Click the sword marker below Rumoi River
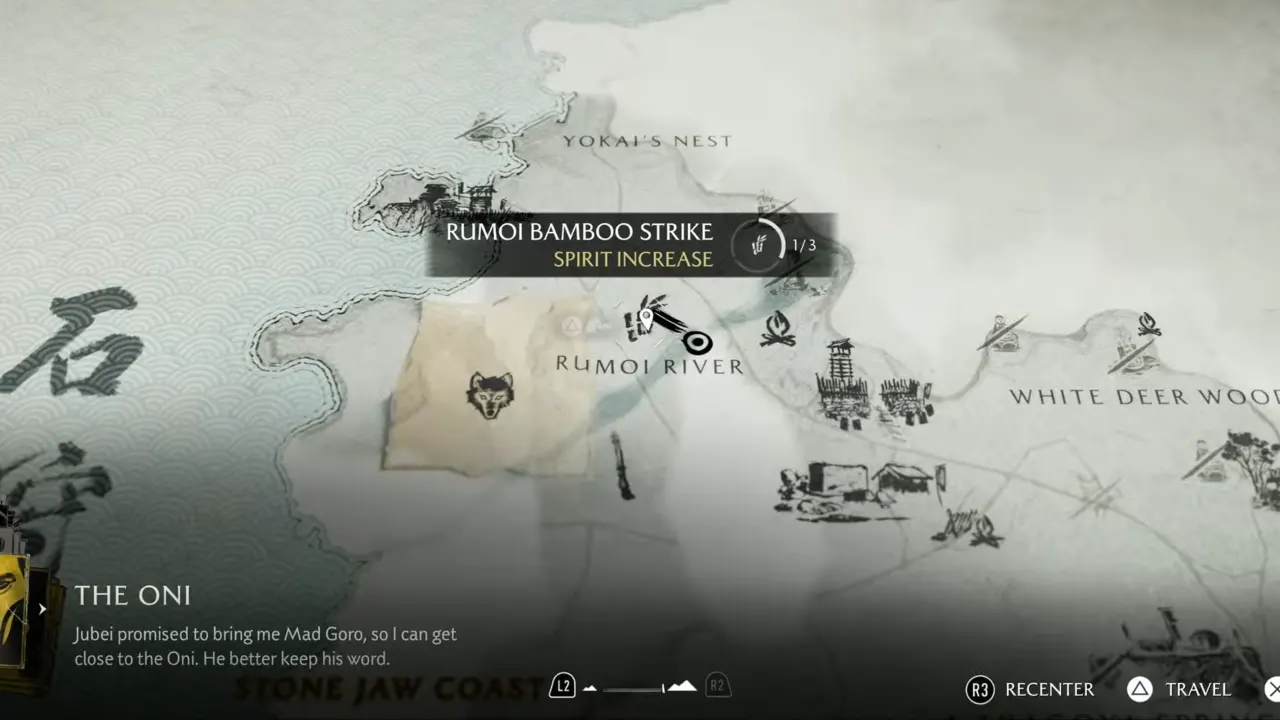Image resolution: width=1280 pixels, height=720 pixels. click(622, 466)
